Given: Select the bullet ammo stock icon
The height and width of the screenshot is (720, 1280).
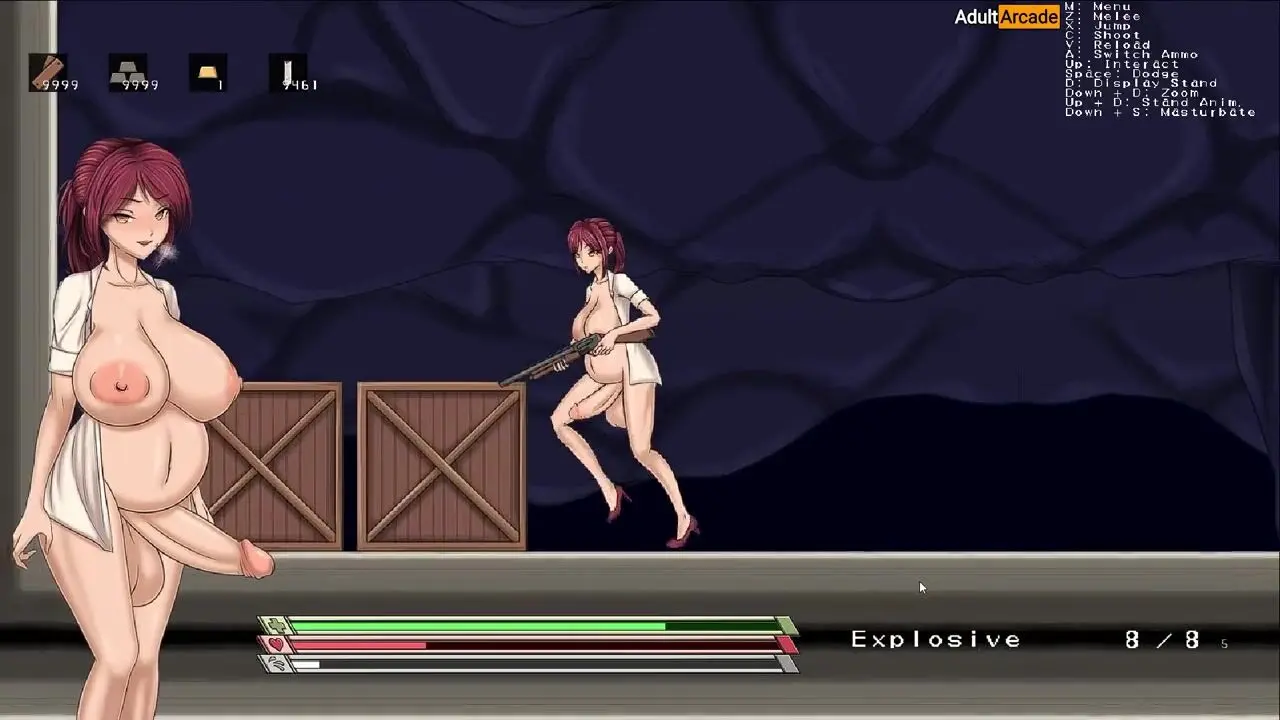Looking at the screenshot, I should coord(288,72).
